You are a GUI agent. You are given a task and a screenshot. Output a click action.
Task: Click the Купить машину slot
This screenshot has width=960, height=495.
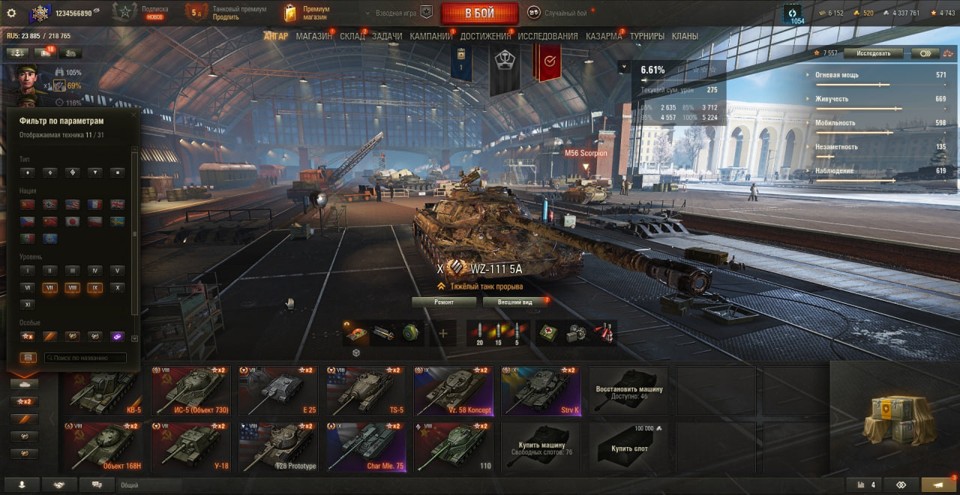(540, 447)
